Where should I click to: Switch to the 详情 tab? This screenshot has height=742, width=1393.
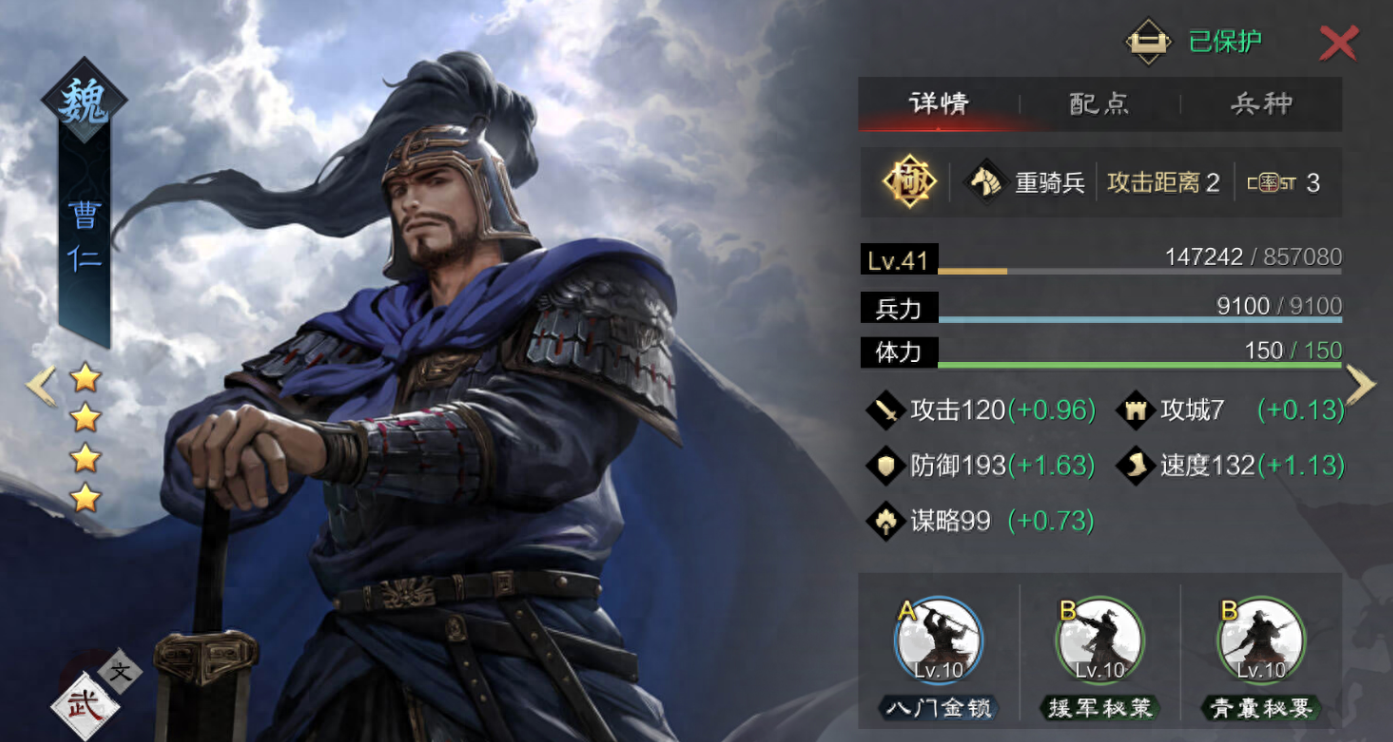938,103
